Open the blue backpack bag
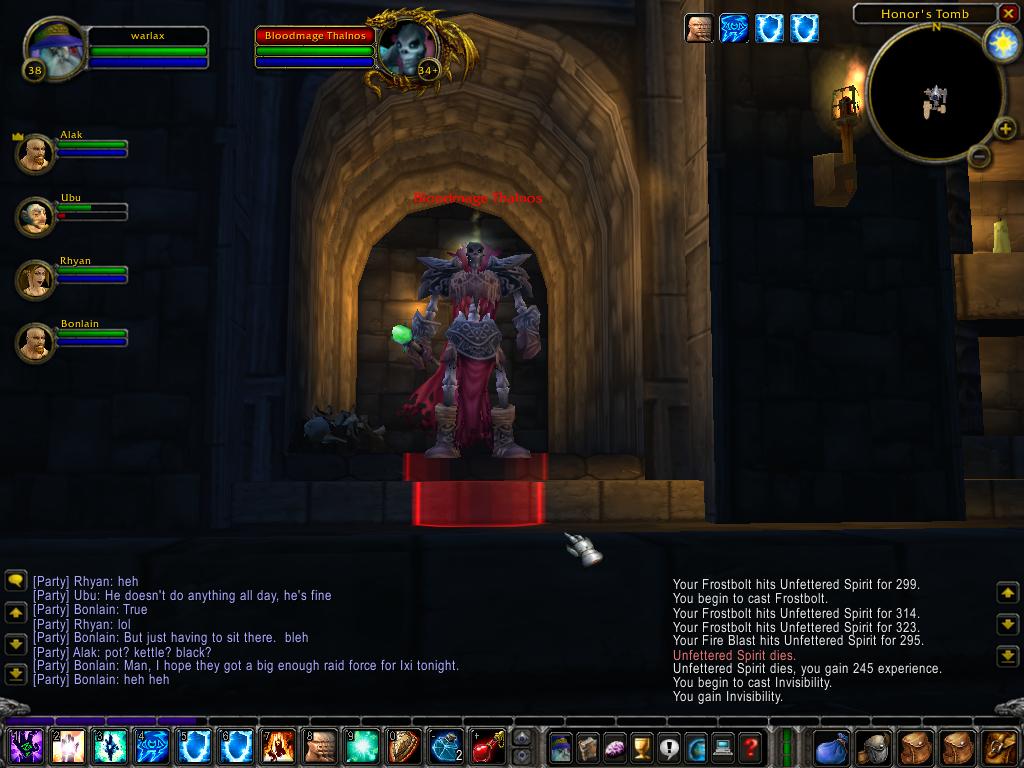 832,746
